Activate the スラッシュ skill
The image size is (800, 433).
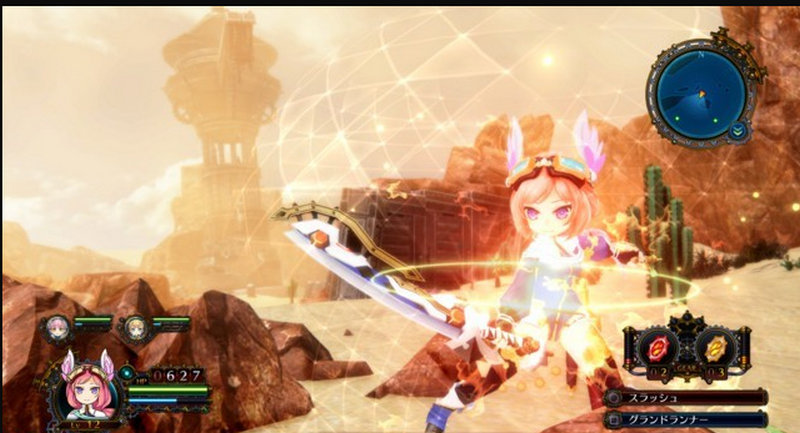(686, 397)
